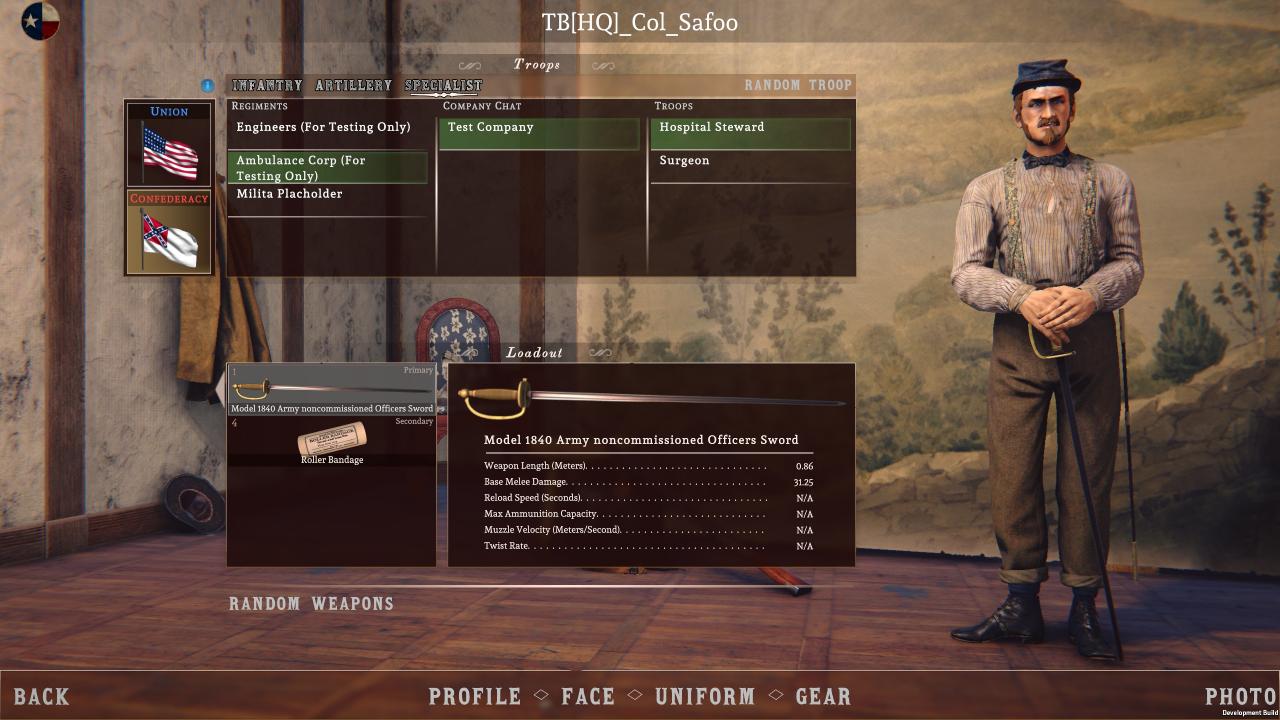This screenshot has width=1280, height=720.
Task: Select the Milita Placholder regiment
Action: [289, 194]
